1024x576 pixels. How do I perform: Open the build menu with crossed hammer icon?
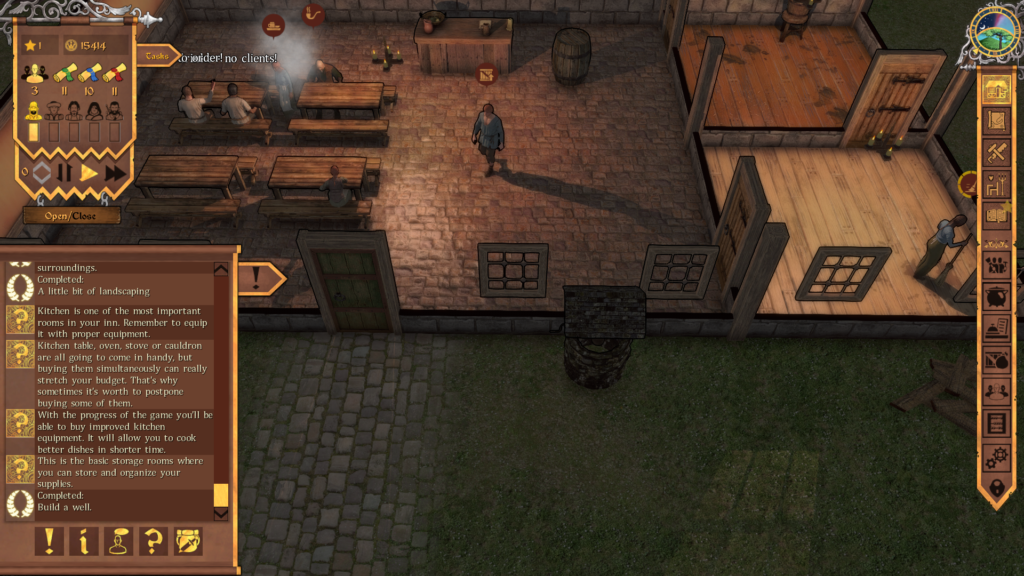coord(996,153)
